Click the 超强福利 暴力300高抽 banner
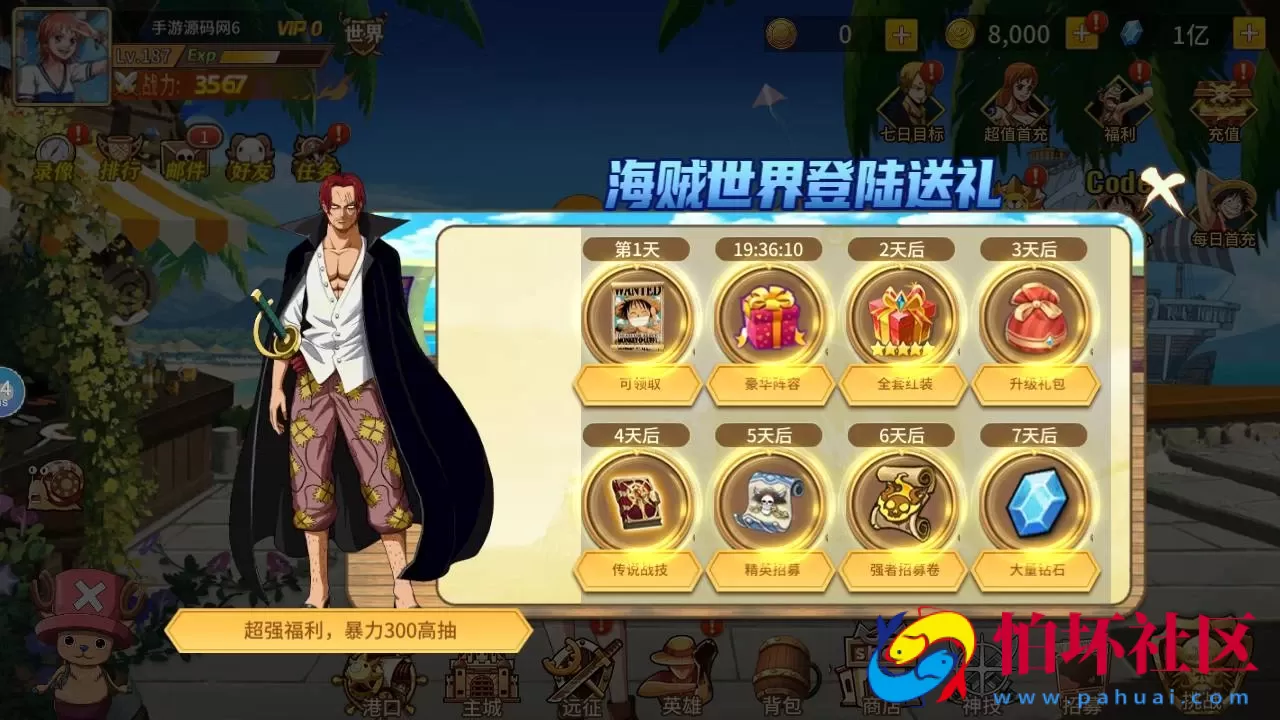The height and width of the screenshot is (720, 1280). pos(352,630)
